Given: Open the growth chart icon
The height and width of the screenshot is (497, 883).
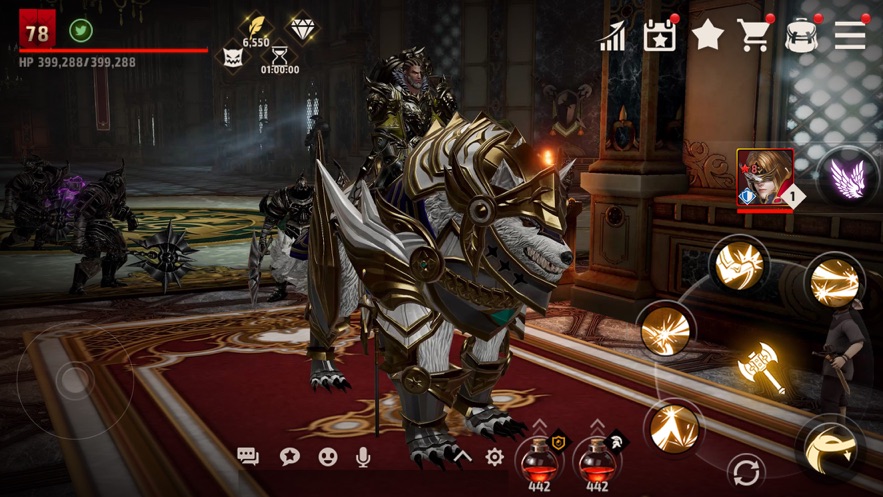Looking at the screenshot, I should (x=611, y=37).
